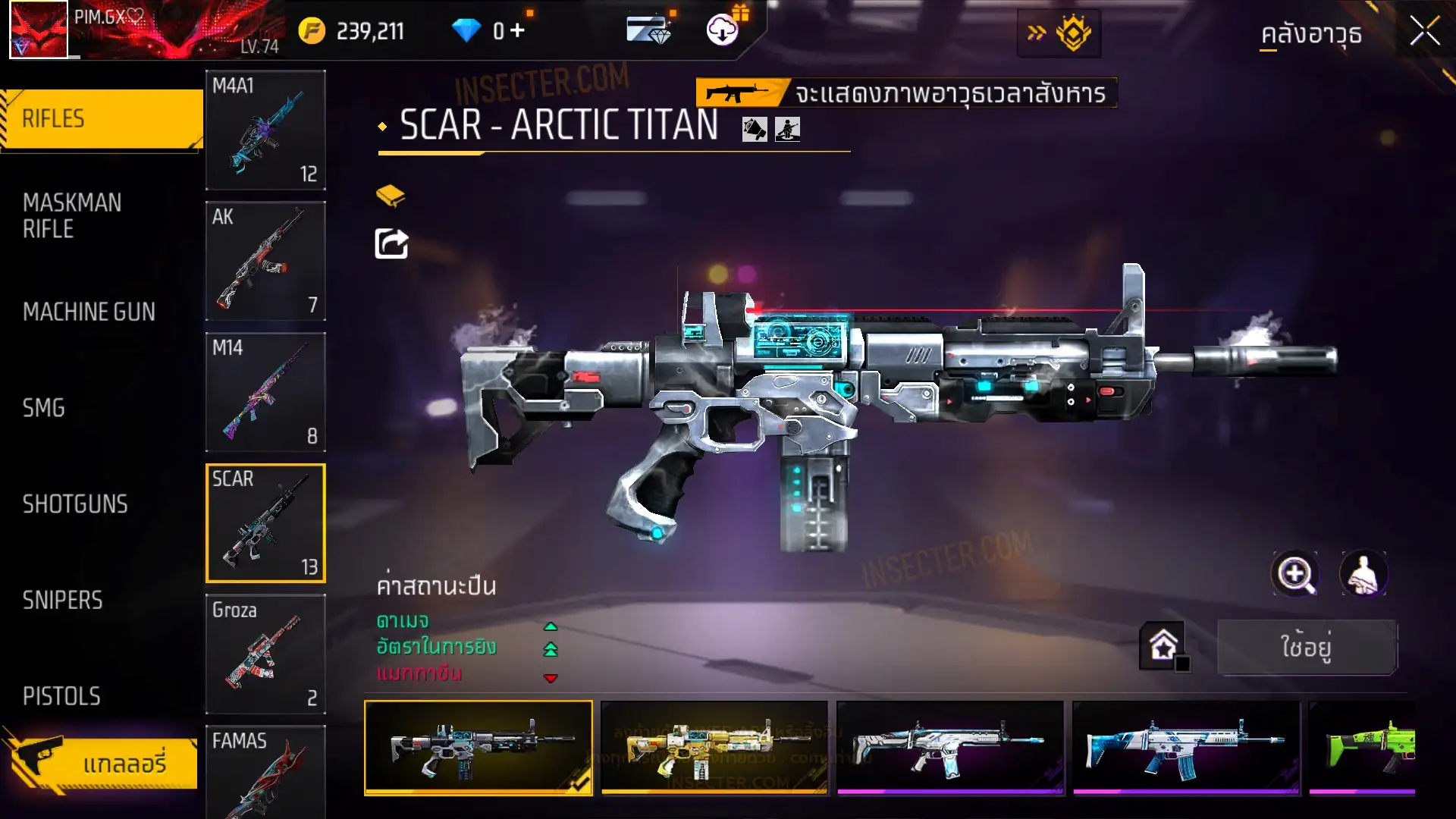Viewport: 1456px width, 819px height.
Task: Click the share icon
Action: click(391, 244)
